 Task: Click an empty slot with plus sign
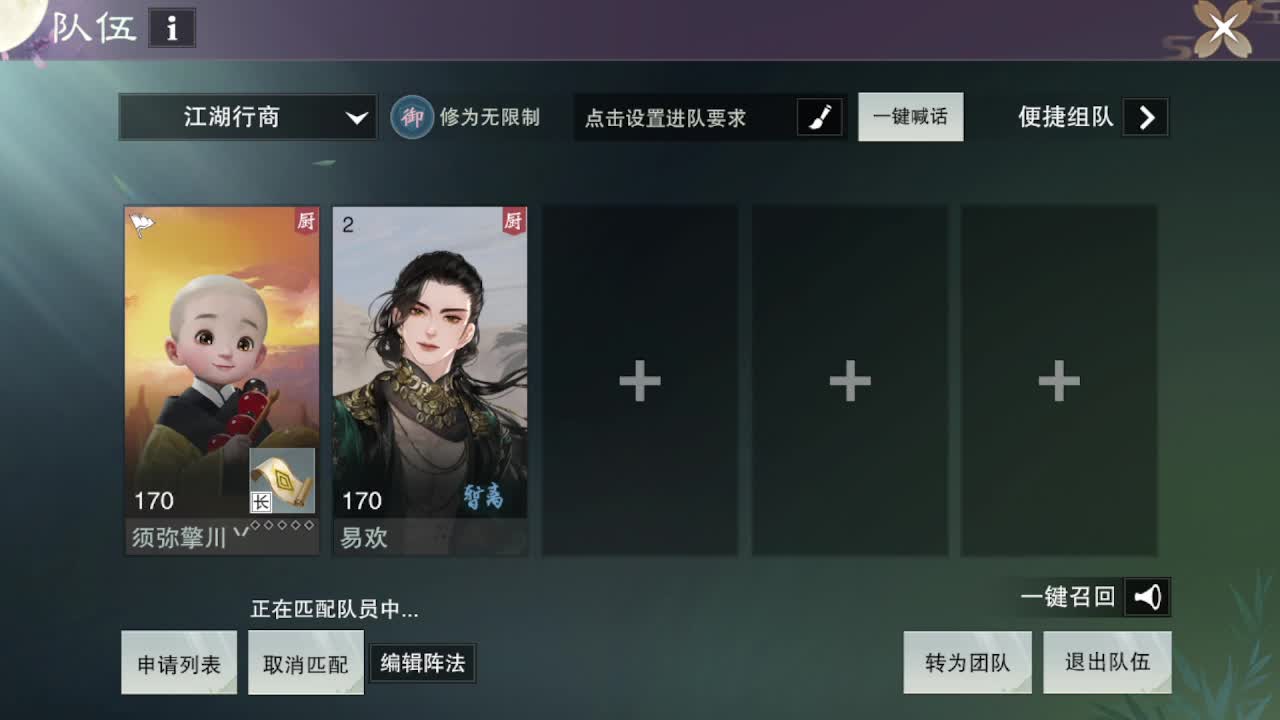(x=639, y=380)
